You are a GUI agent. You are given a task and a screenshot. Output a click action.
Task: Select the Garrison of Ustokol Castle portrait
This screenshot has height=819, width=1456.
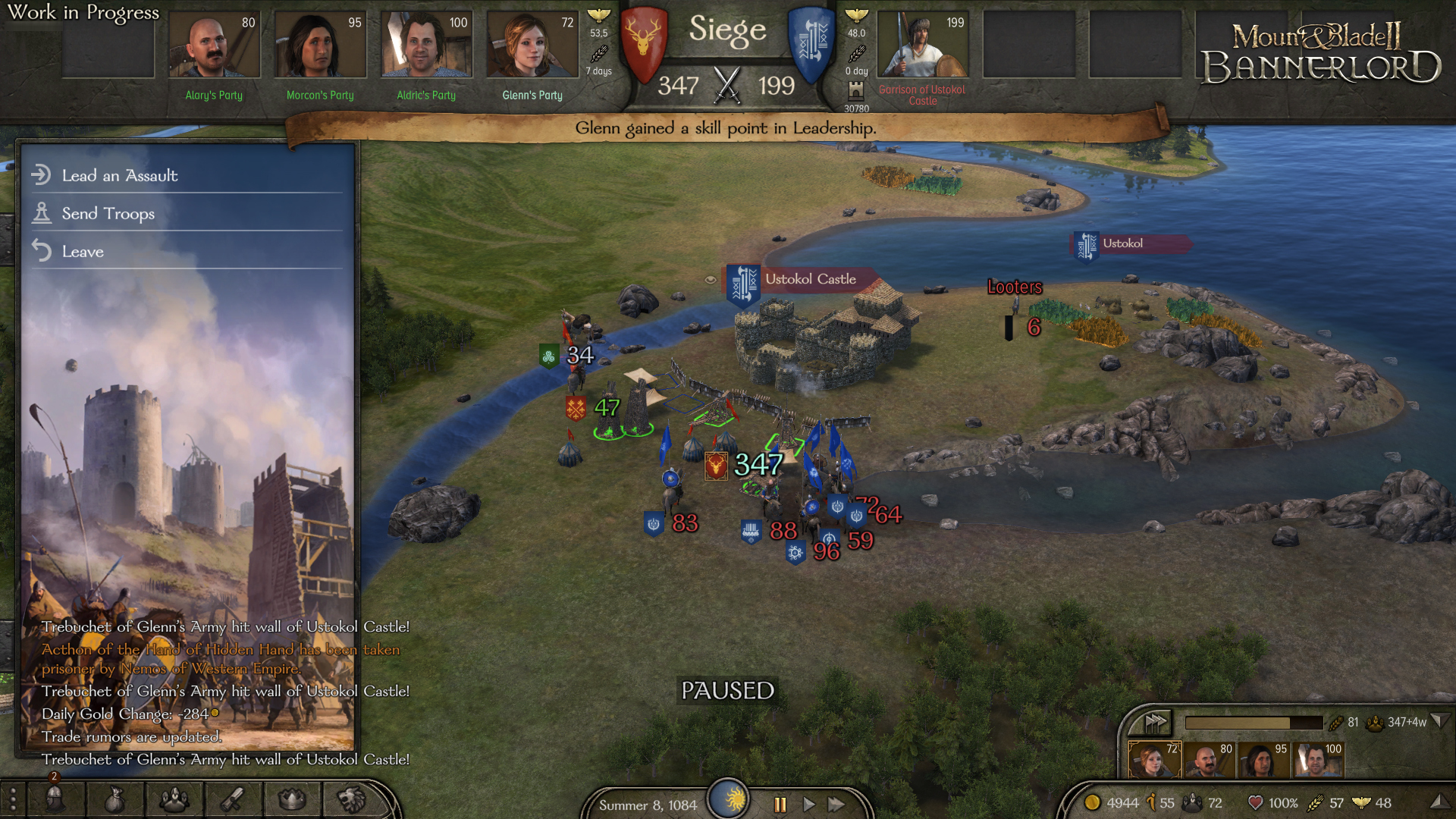tap(922, 45)
